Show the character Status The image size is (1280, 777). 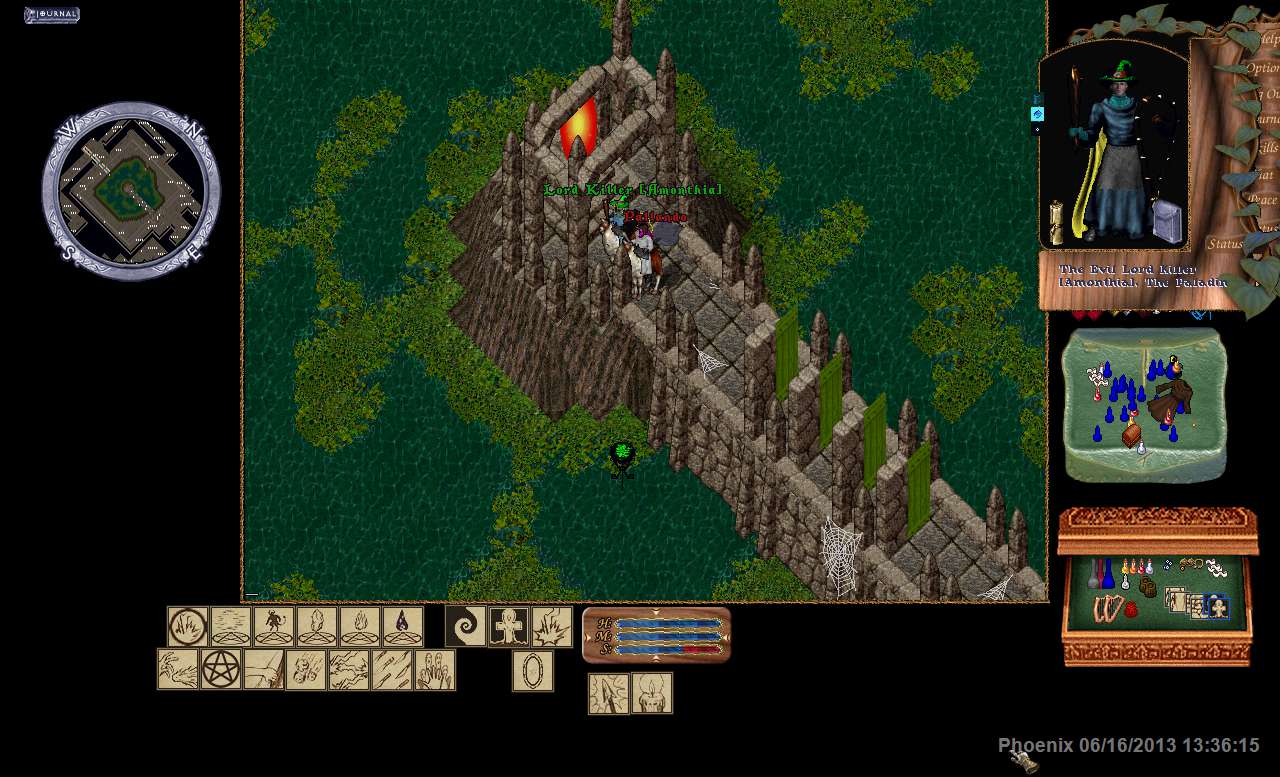tap(1225, 243)
